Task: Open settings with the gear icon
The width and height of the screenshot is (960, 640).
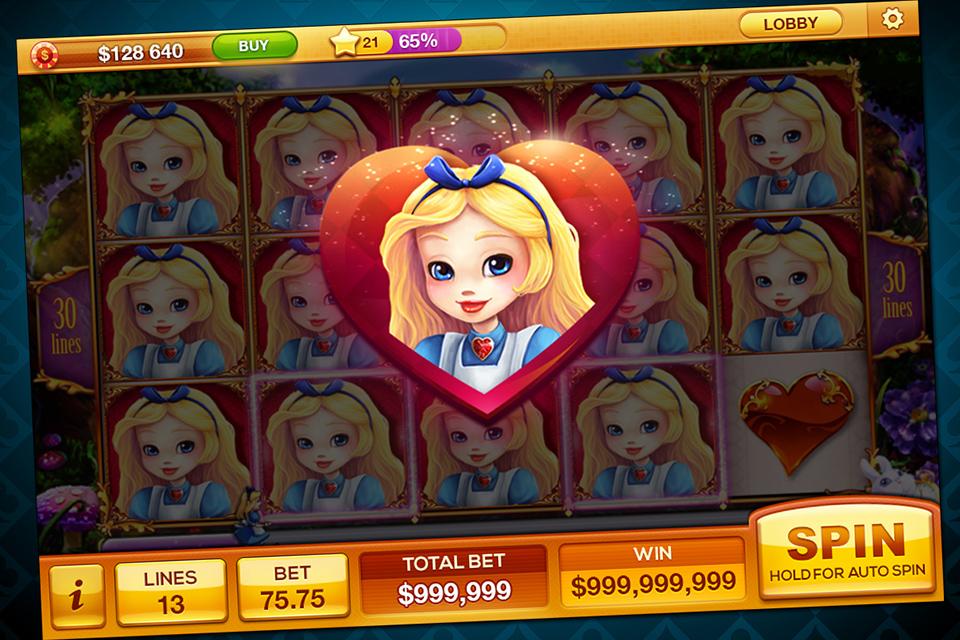Action: pyautogui.click(x=889, y=19)
